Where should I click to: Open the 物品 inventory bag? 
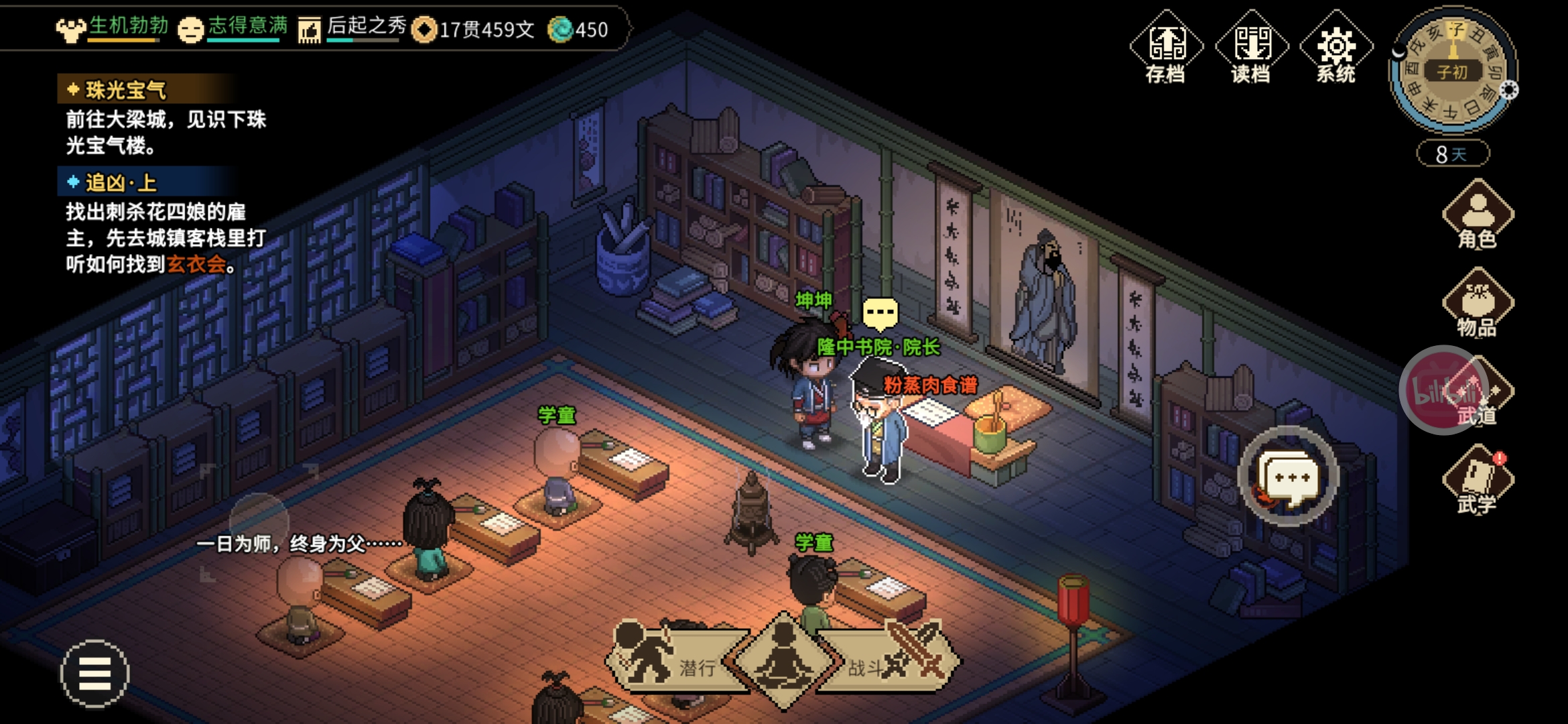click(1478, 304)
